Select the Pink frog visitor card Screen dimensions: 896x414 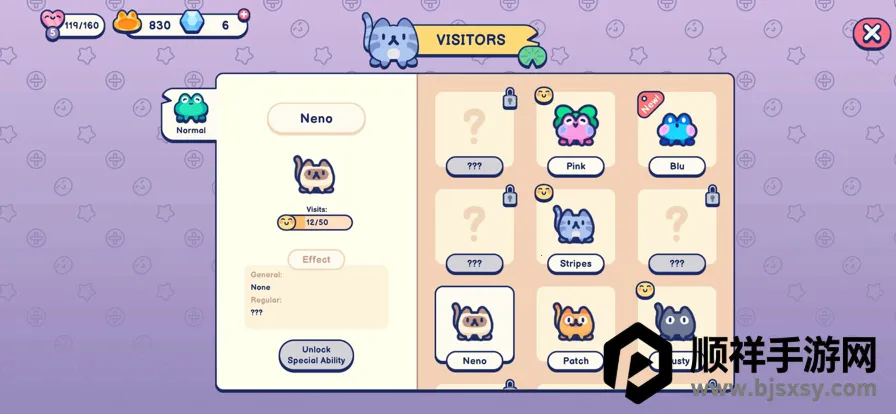coord(575,135)
